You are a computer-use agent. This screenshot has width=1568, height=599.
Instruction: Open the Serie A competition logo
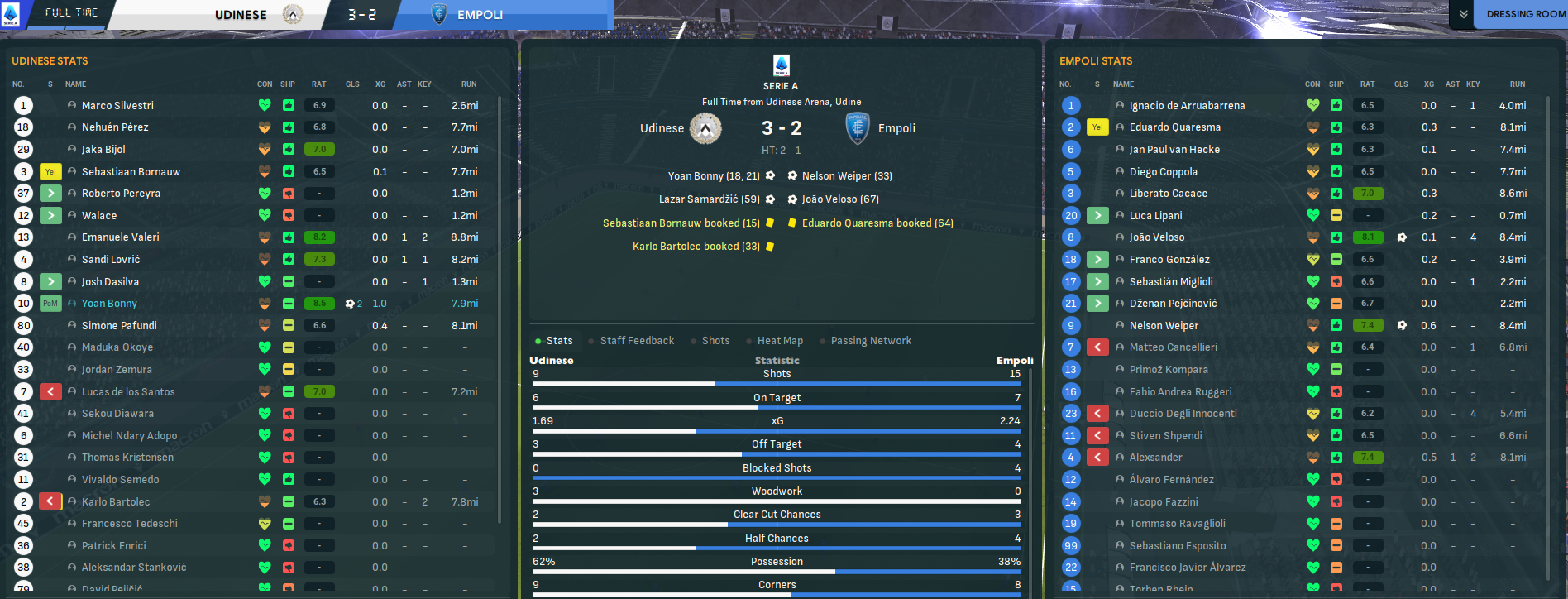coord(781,65)
